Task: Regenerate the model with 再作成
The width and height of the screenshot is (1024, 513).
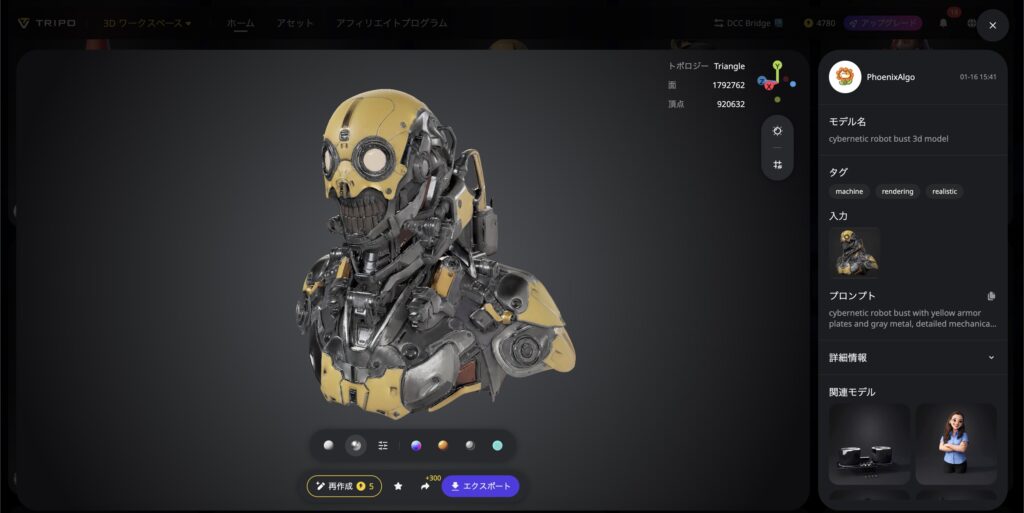Action: (x=344, y=486)
